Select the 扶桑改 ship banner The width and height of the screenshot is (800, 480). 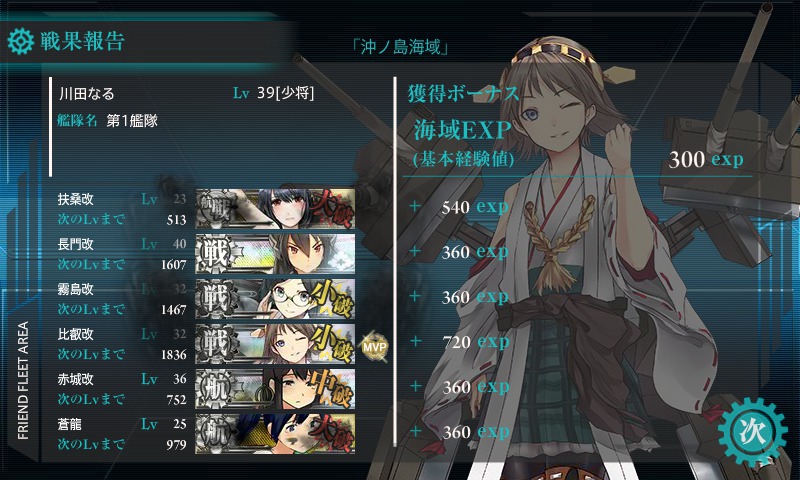coord(276,207)
